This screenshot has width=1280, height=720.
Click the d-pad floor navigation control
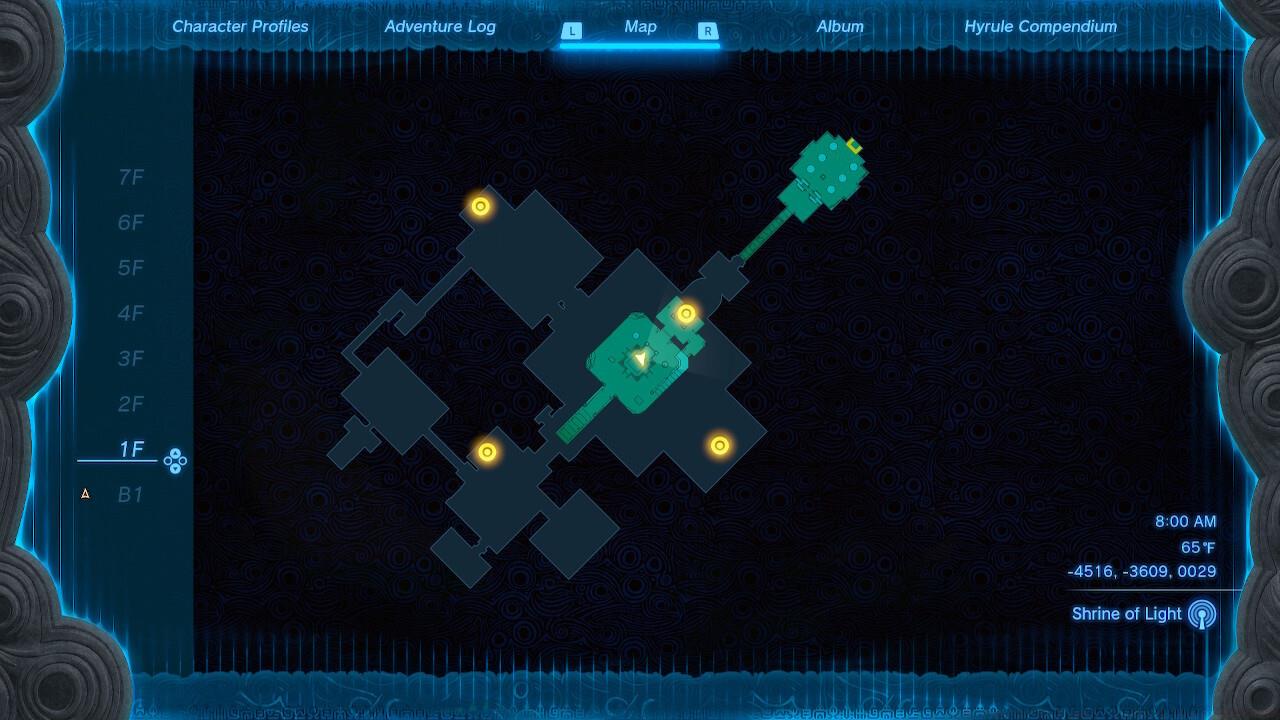point(173,460)
